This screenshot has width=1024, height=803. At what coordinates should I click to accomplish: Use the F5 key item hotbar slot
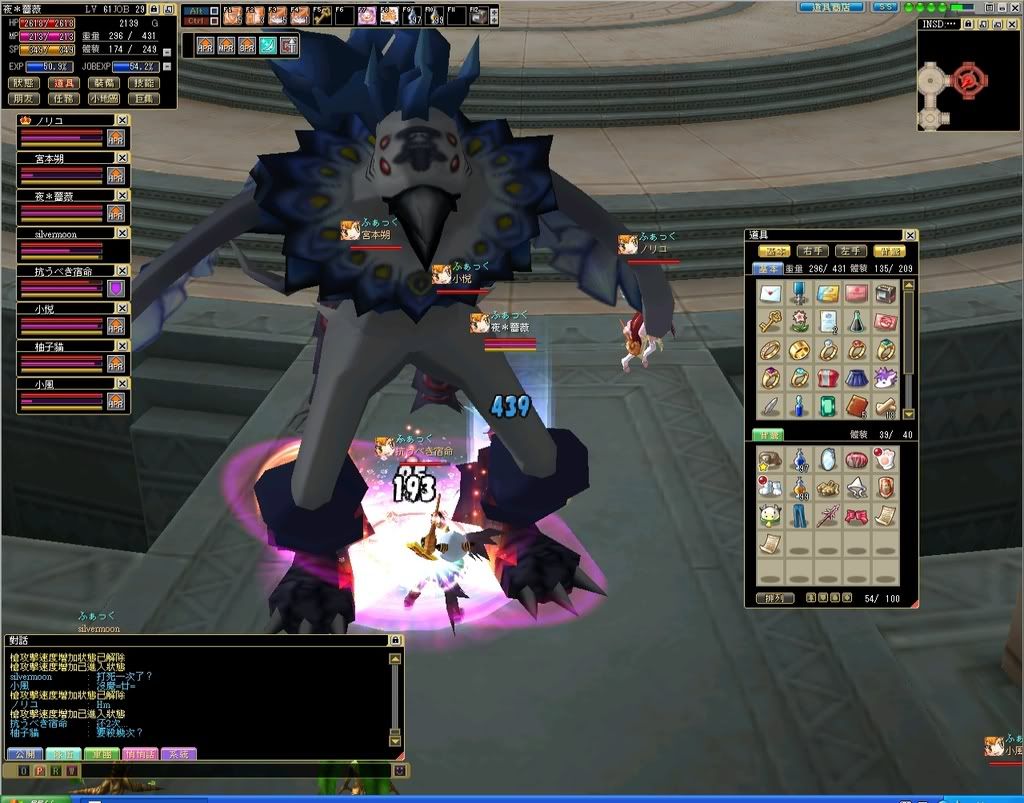coord(320,15)
